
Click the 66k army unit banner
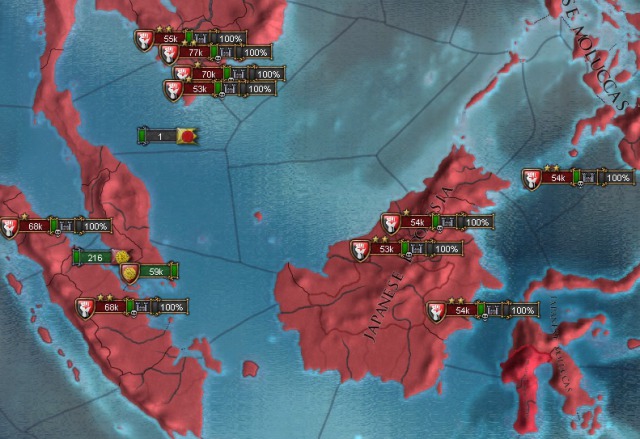point(112,307)
